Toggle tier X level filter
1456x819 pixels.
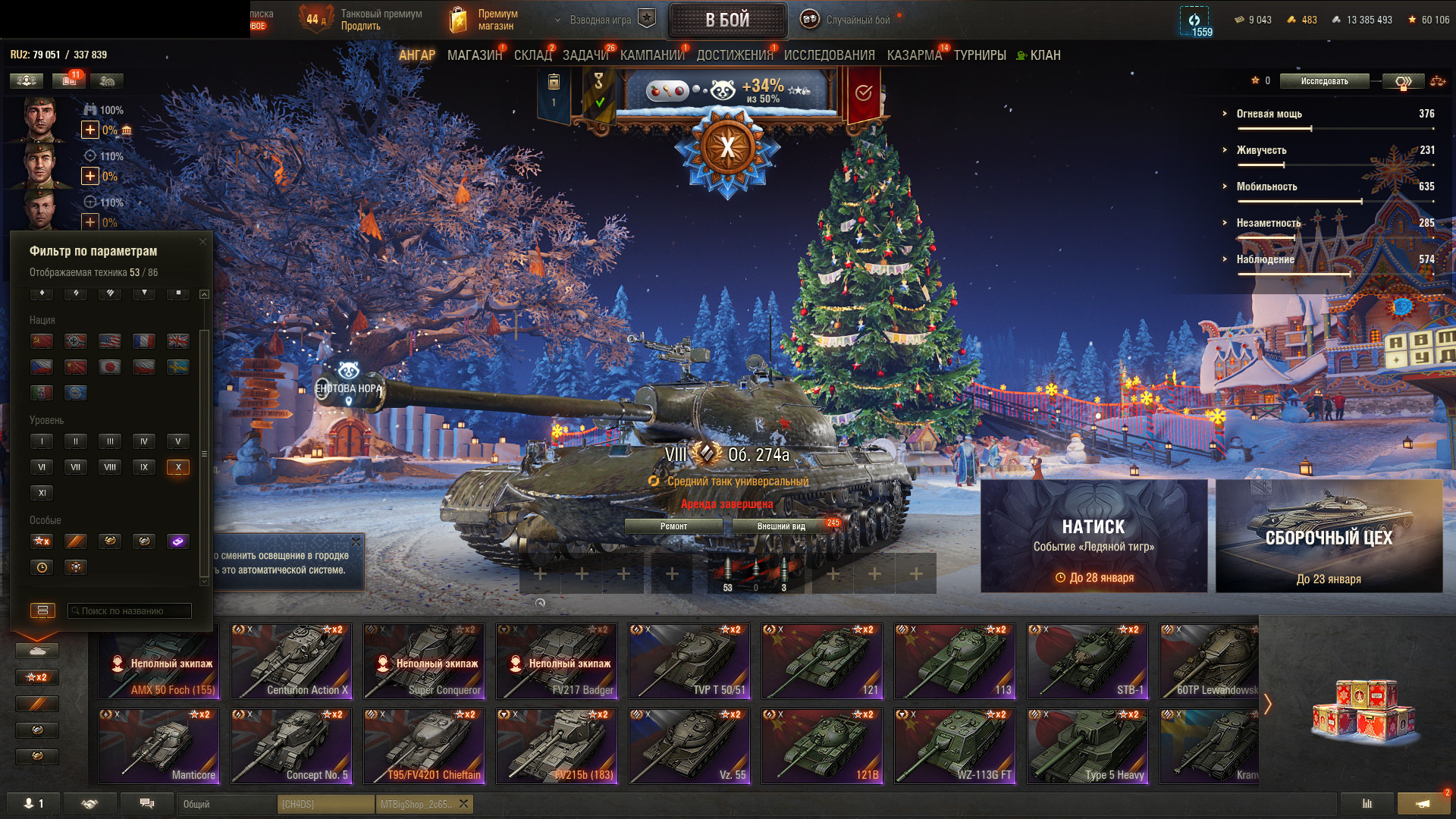[x=178, y=467]
